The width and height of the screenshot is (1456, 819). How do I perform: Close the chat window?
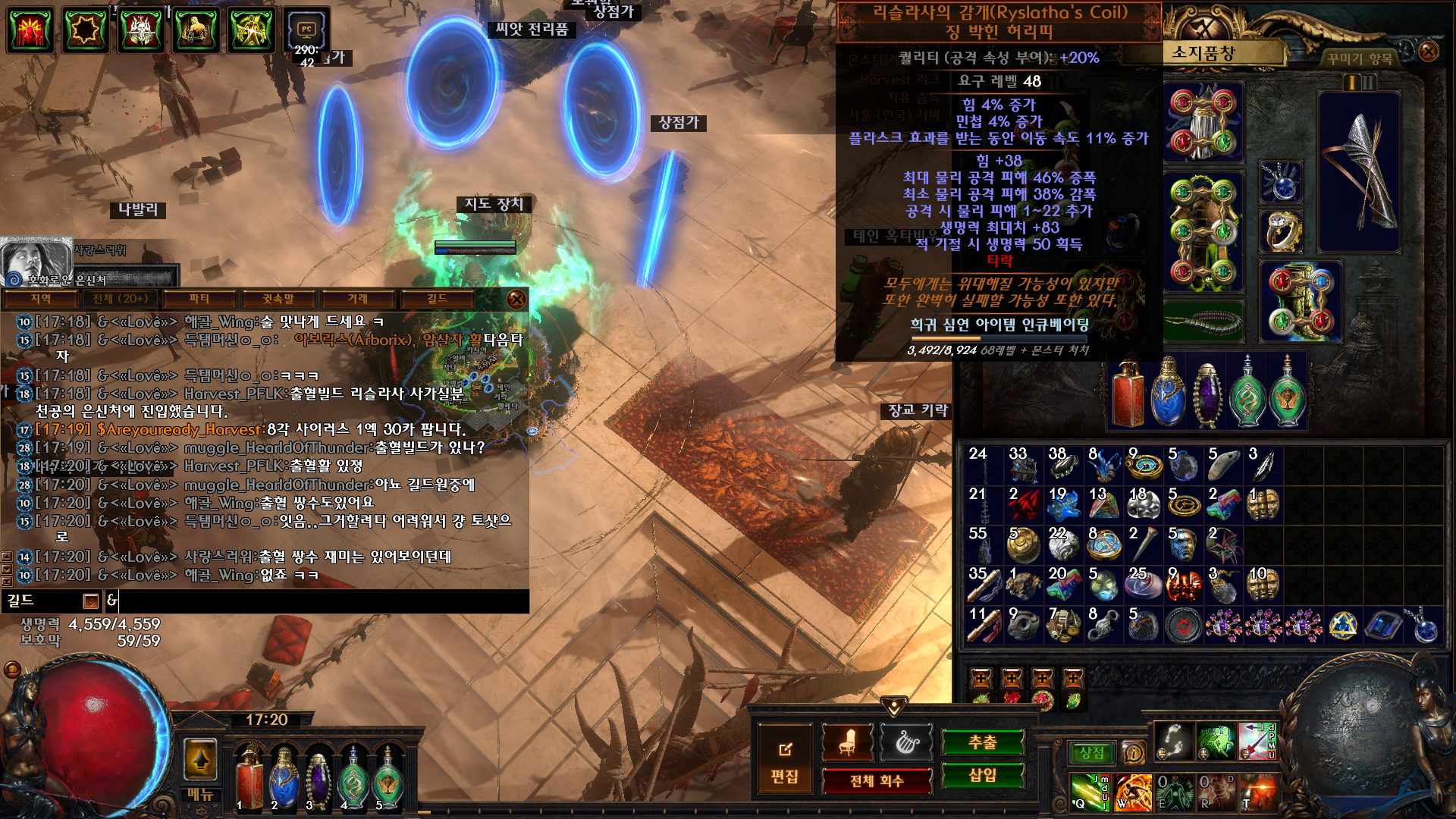coord(516,299)
